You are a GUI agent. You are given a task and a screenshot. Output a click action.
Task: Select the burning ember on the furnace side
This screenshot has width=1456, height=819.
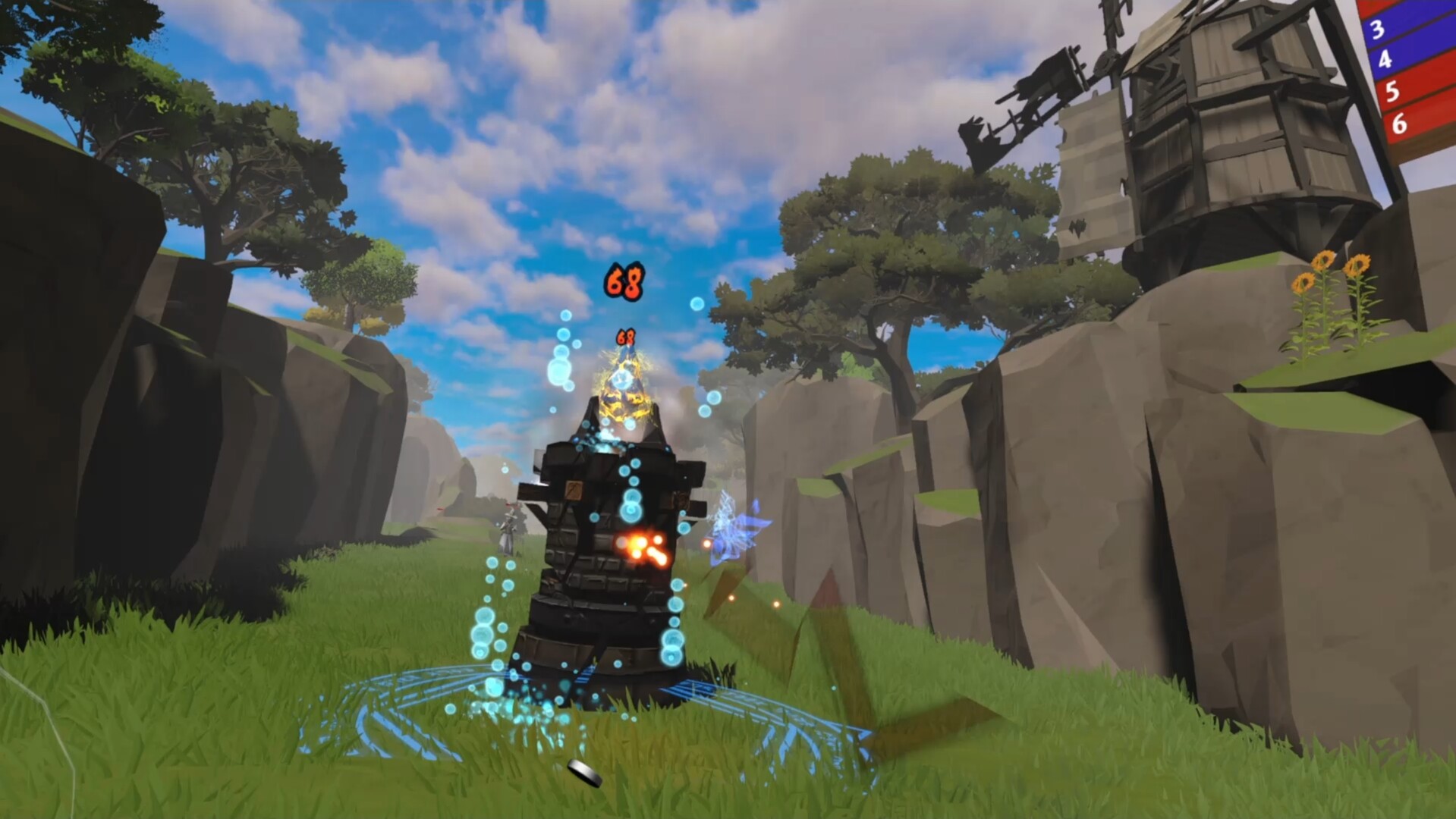coord(643,548)
